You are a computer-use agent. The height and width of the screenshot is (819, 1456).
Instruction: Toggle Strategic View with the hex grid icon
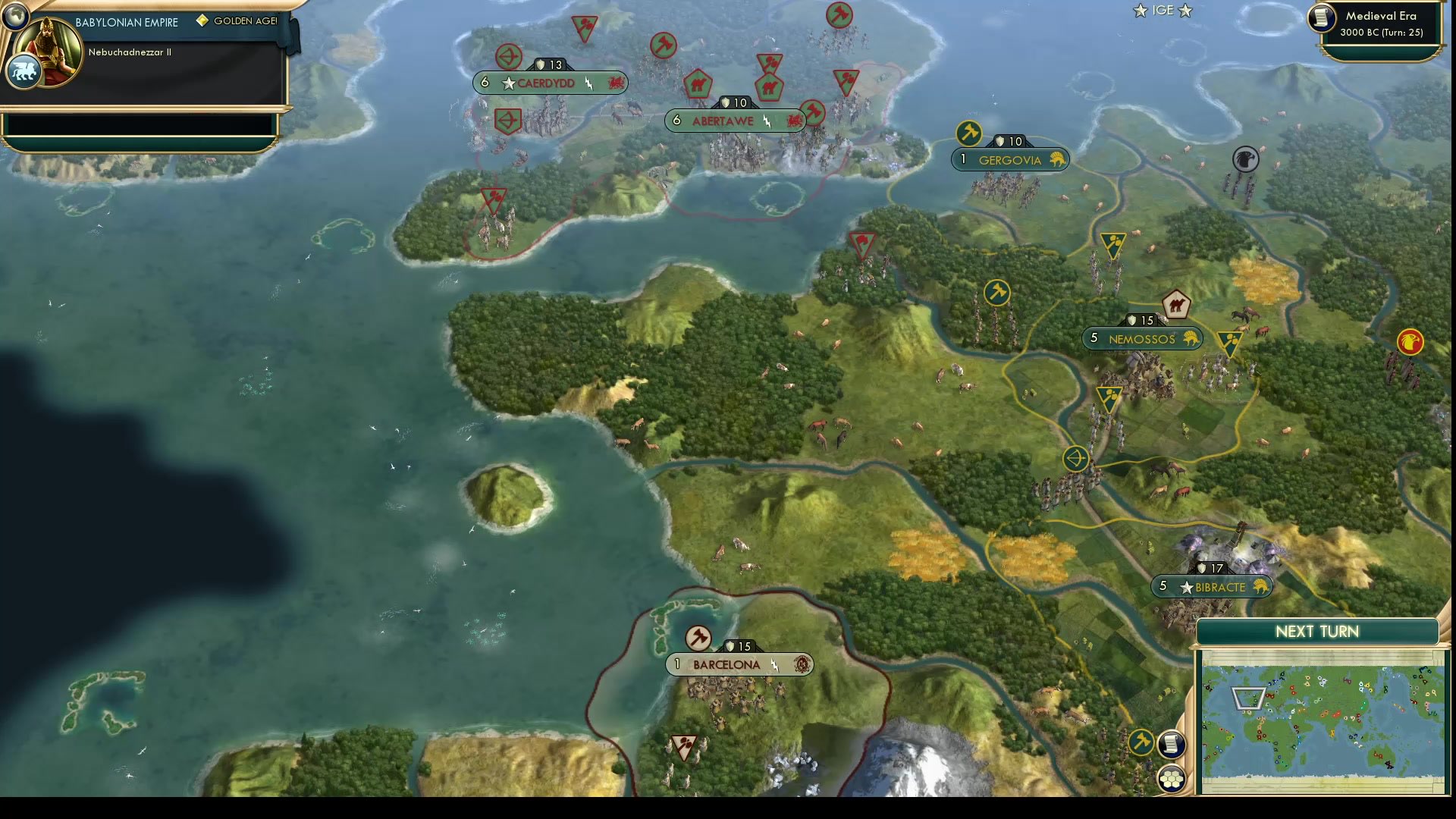pyautogui.click(x=1172, y=777)
